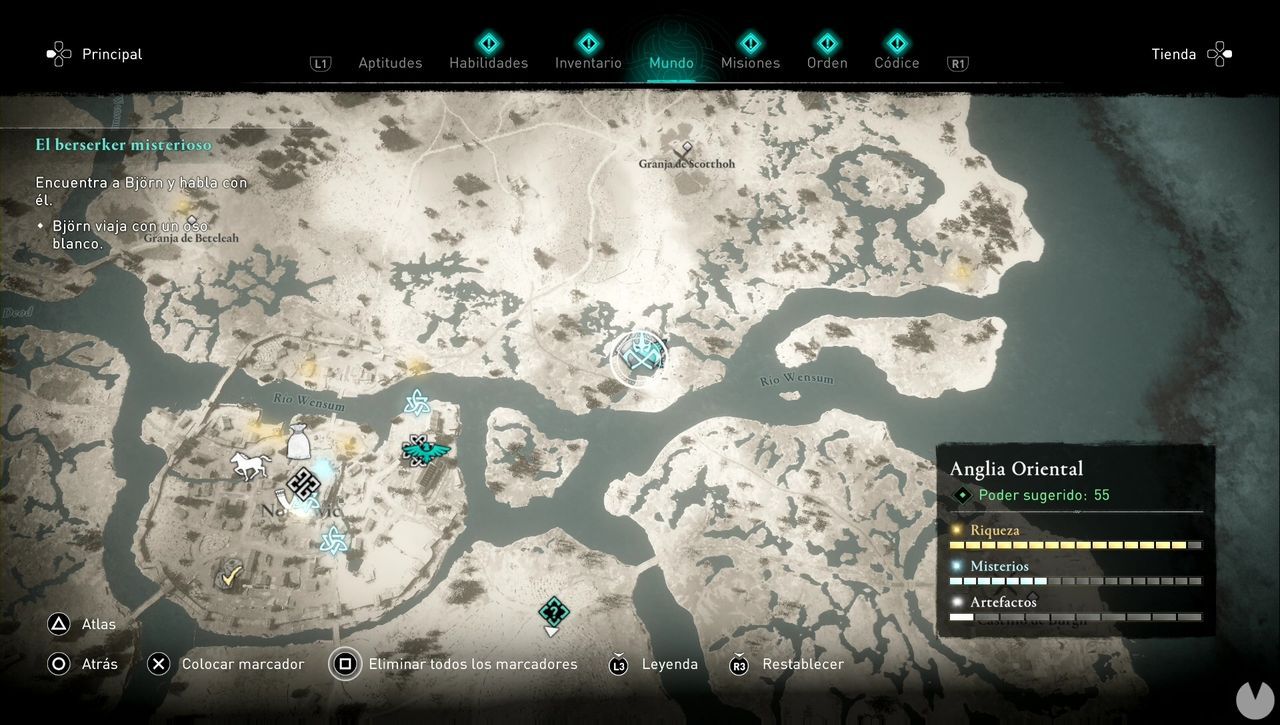Select the circled twin-axe quest marker

[x=638, y=357]
